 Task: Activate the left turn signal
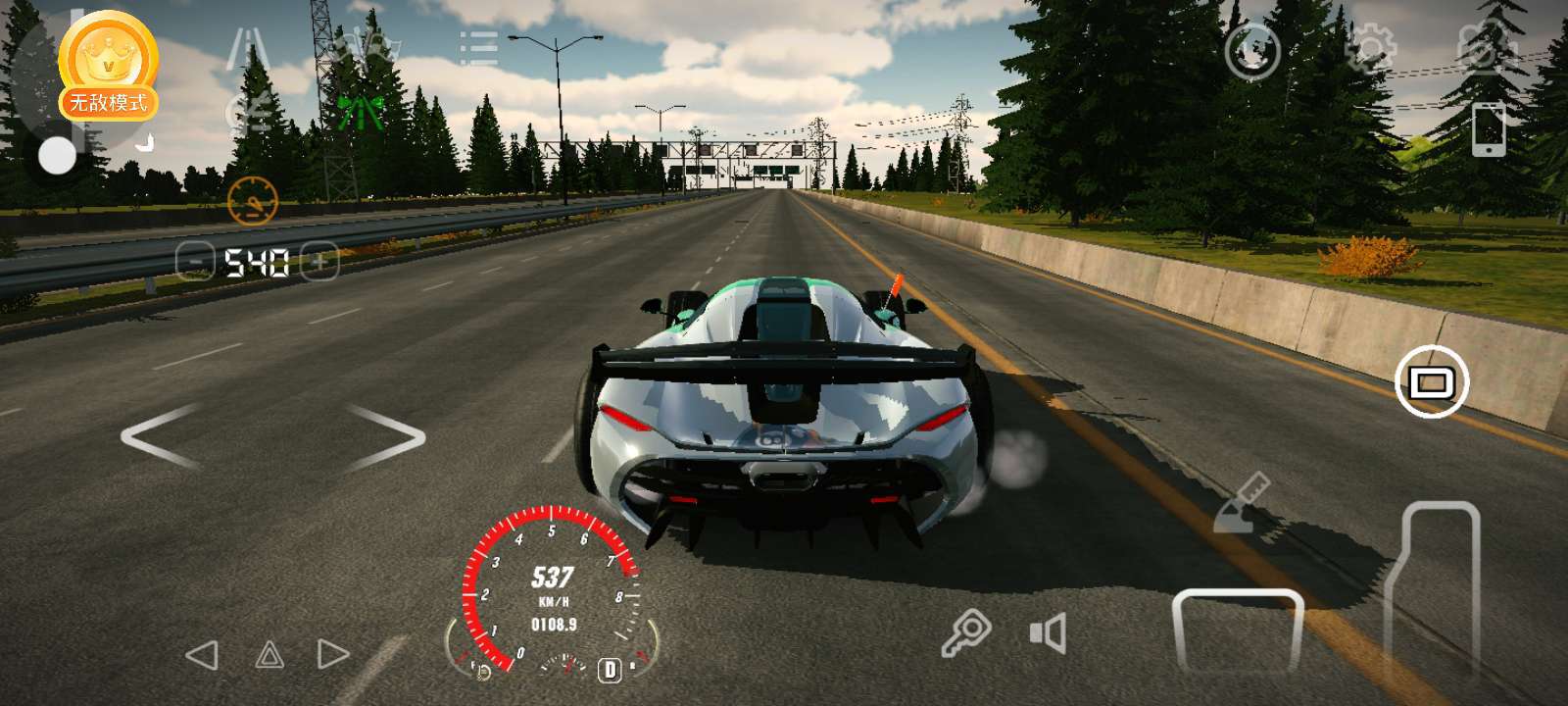point(202,655)
